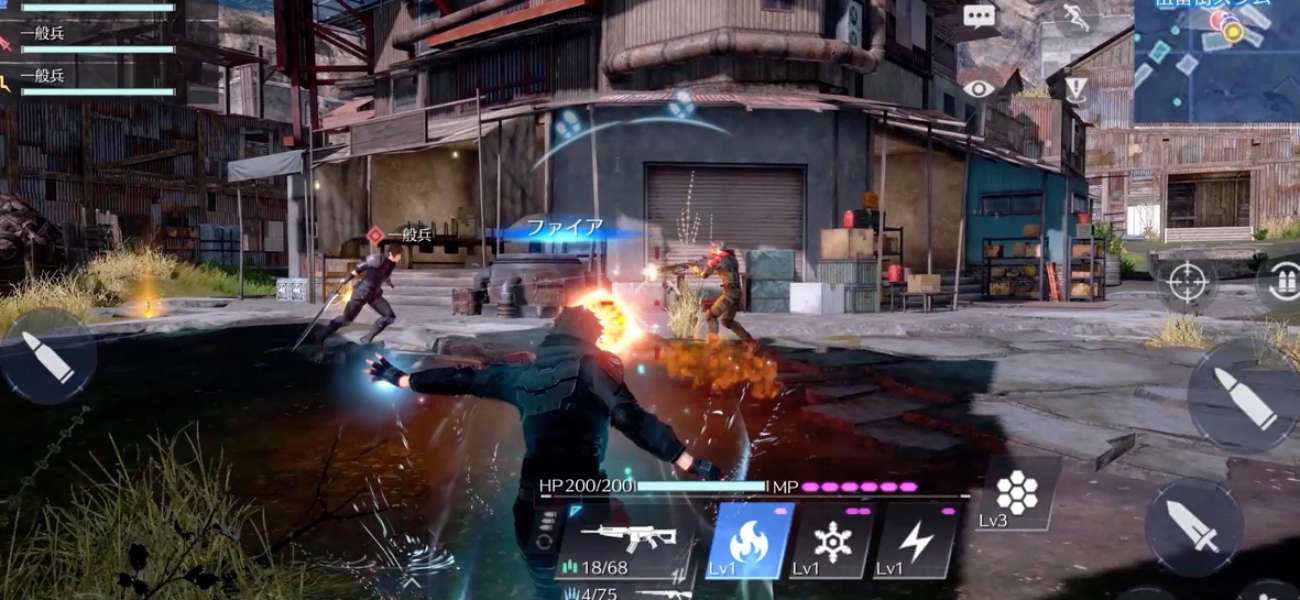This screenshot has height=600, width=1300.
Task: Shoot using the left bullet button
Action: click(x=48, y=356)
